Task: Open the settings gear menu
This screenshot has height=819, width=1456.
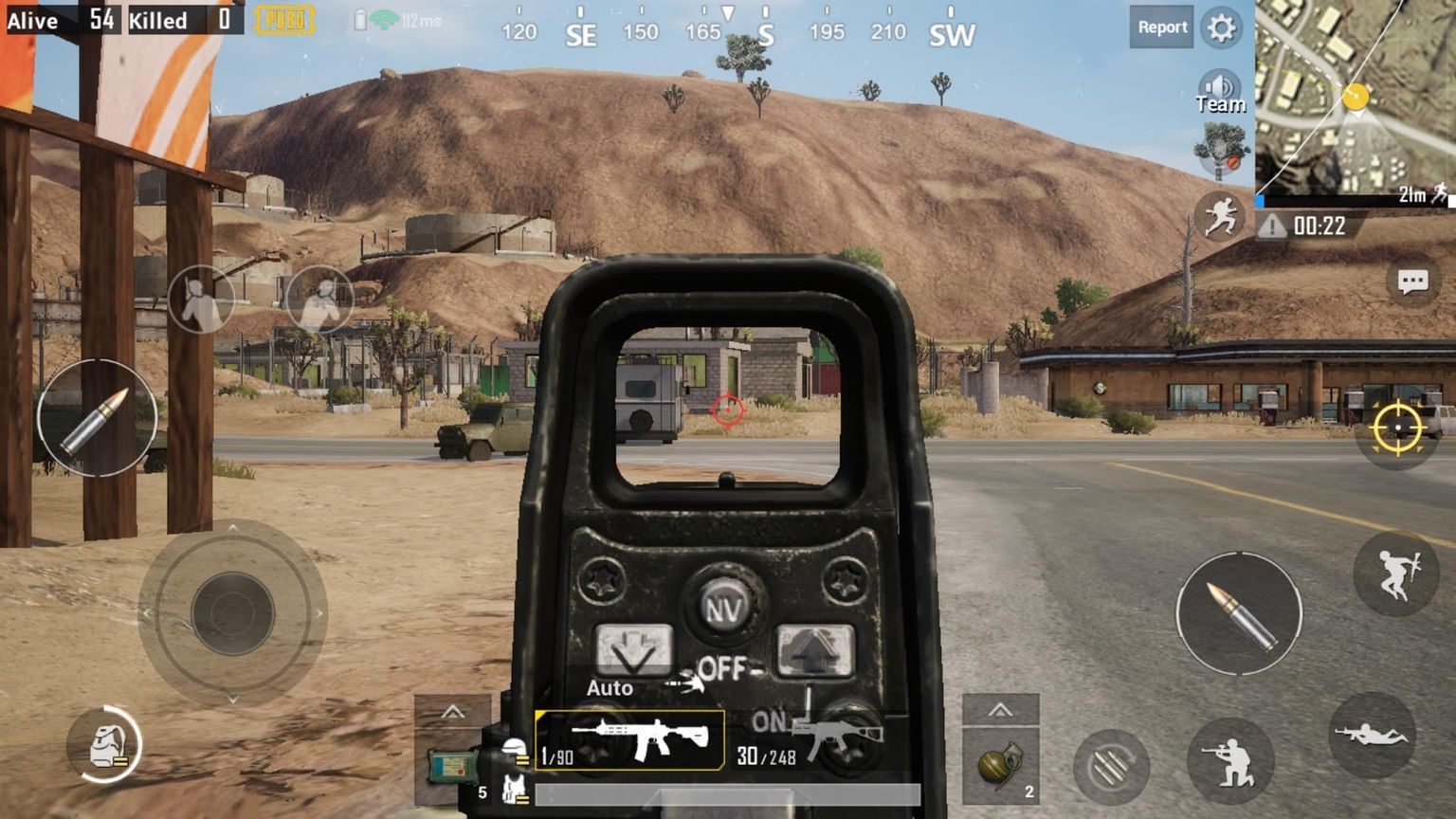Action: pyautogui.click(x=1221, y=27)
